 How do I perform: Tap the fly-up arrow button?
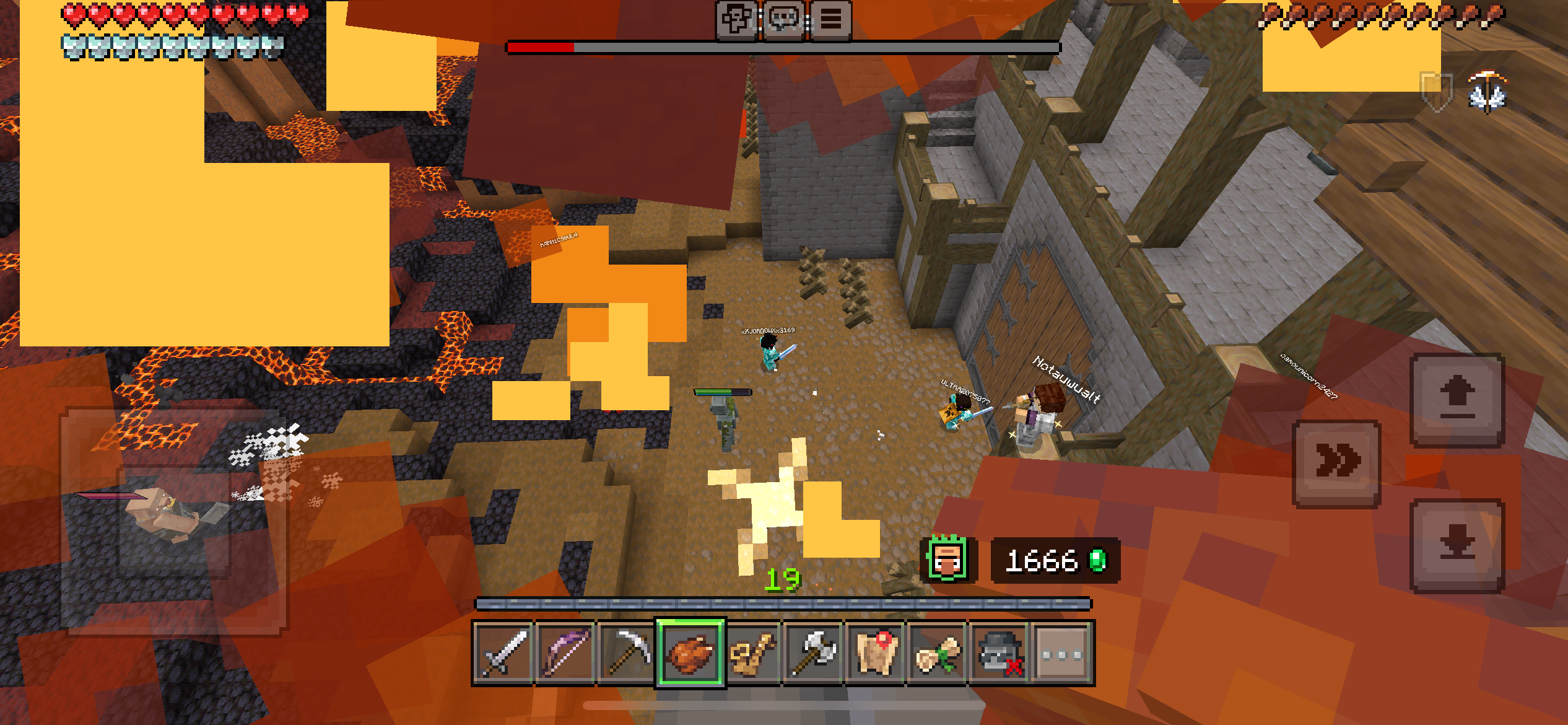[x=1457, y=400]
